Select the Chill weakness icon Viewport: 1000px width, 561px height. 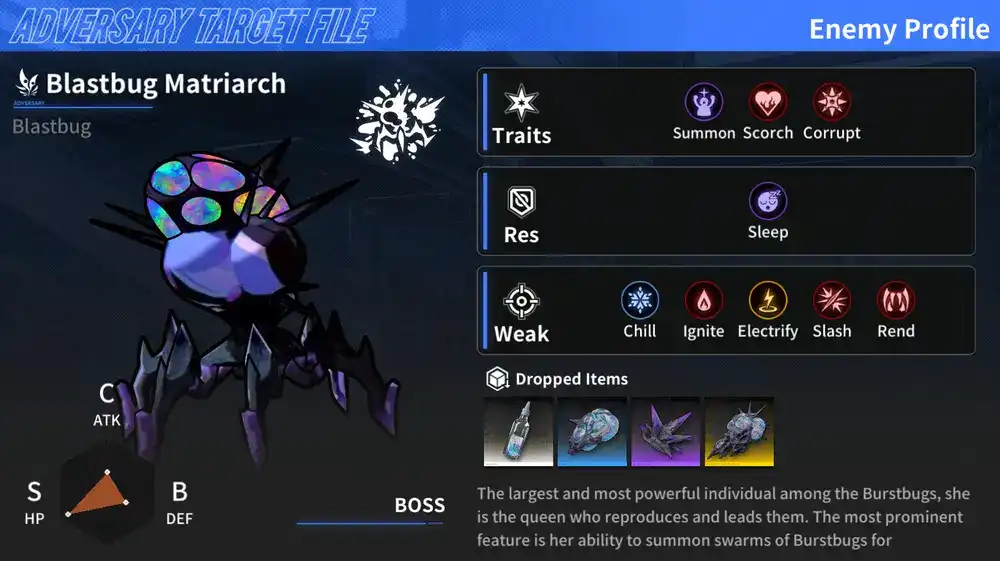(640, 300)
